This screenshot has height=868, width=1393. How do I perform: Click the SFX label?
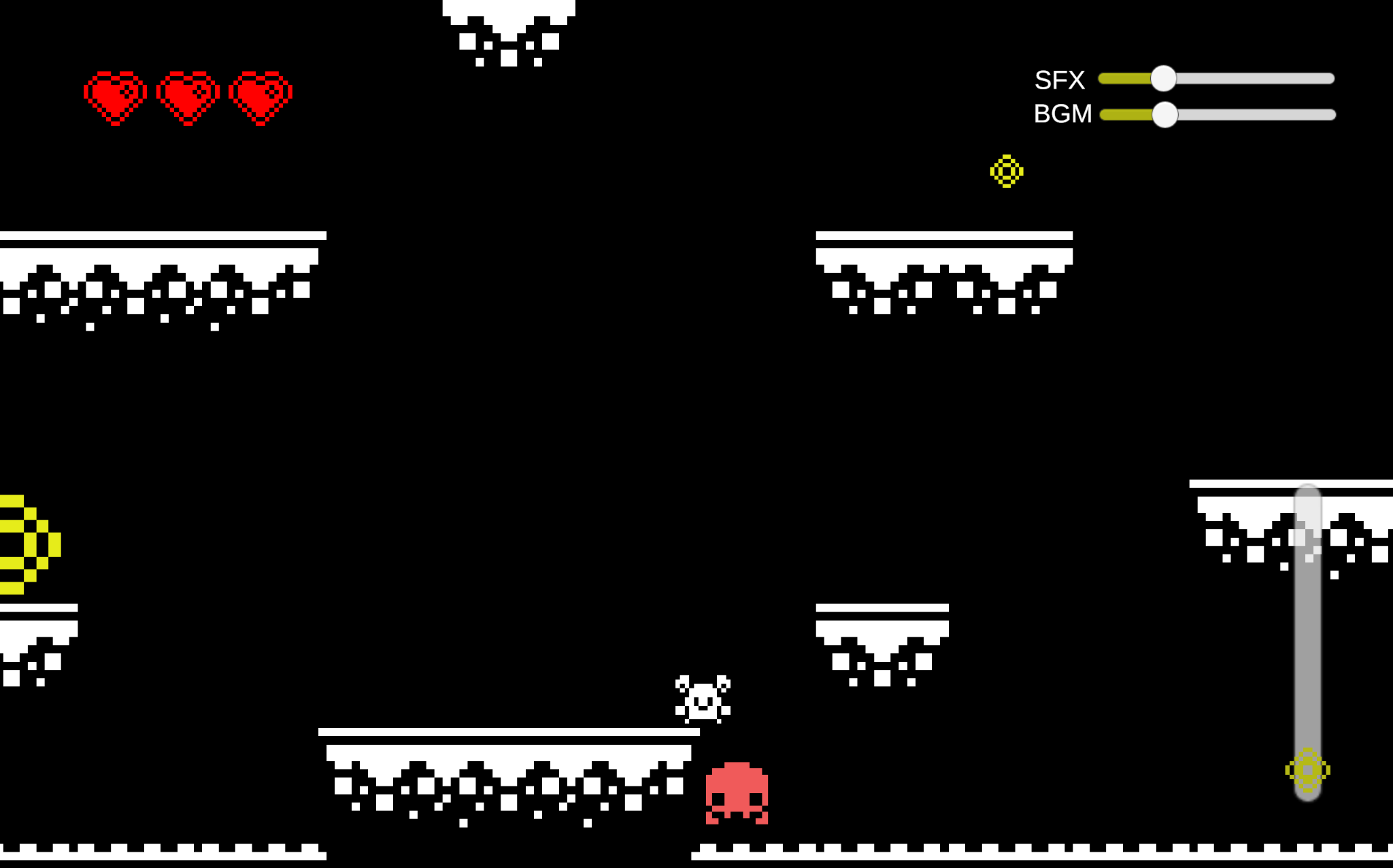click(1060, 79)
